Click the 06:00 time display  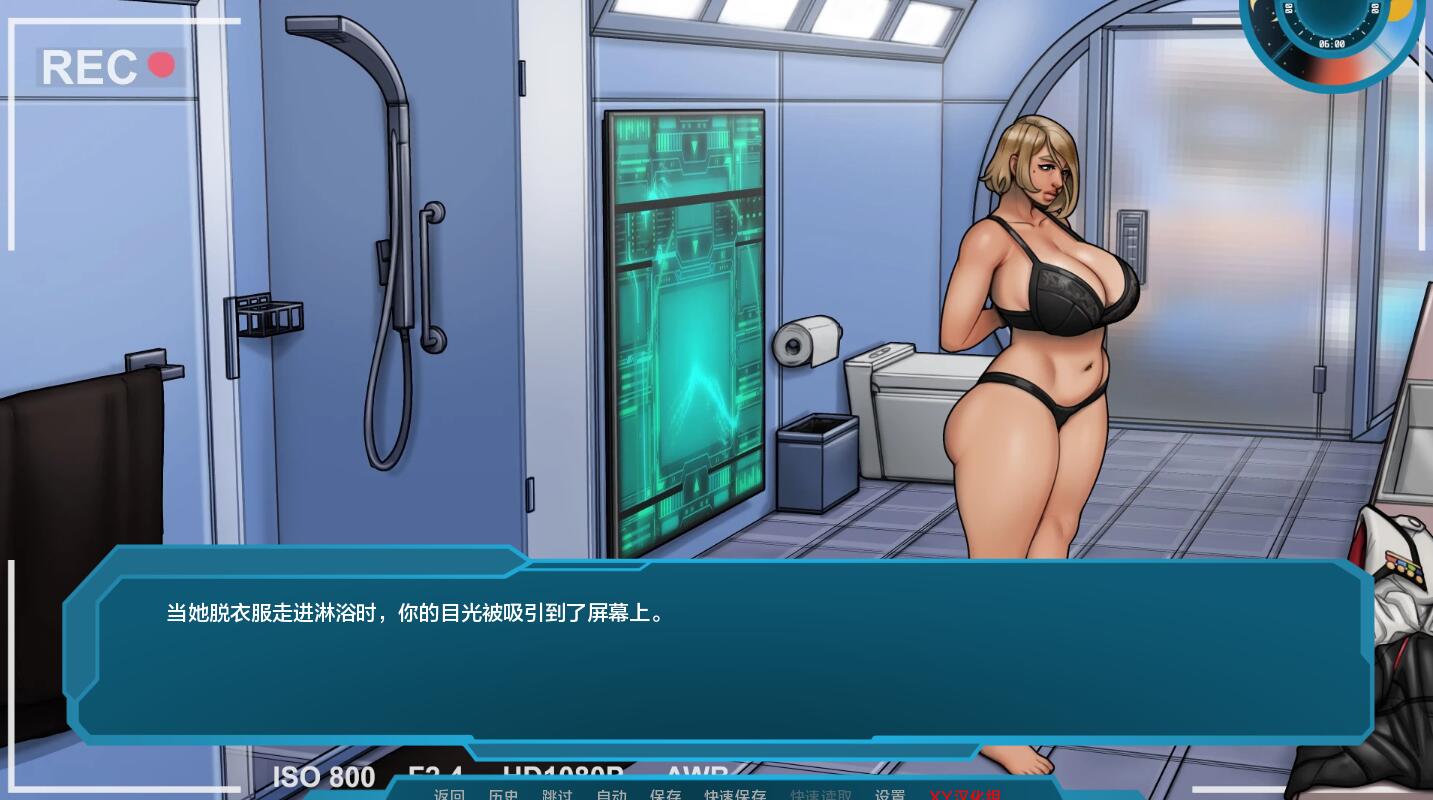pyautogui.click(x=1333, y=42)
